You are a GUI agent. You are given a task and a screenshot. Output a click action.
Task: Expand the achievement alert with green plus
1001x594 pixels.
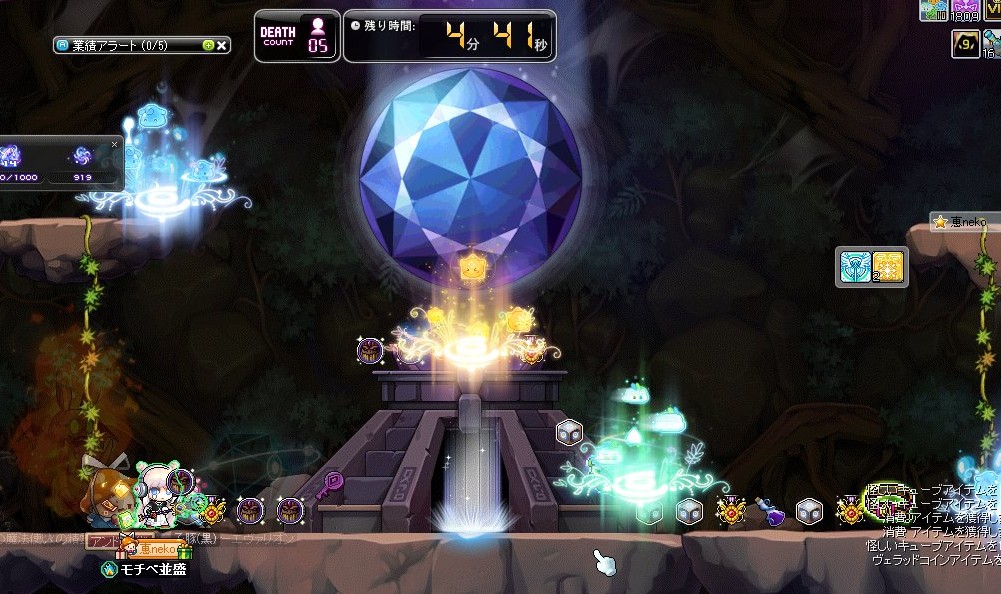(x=208, y=45)
